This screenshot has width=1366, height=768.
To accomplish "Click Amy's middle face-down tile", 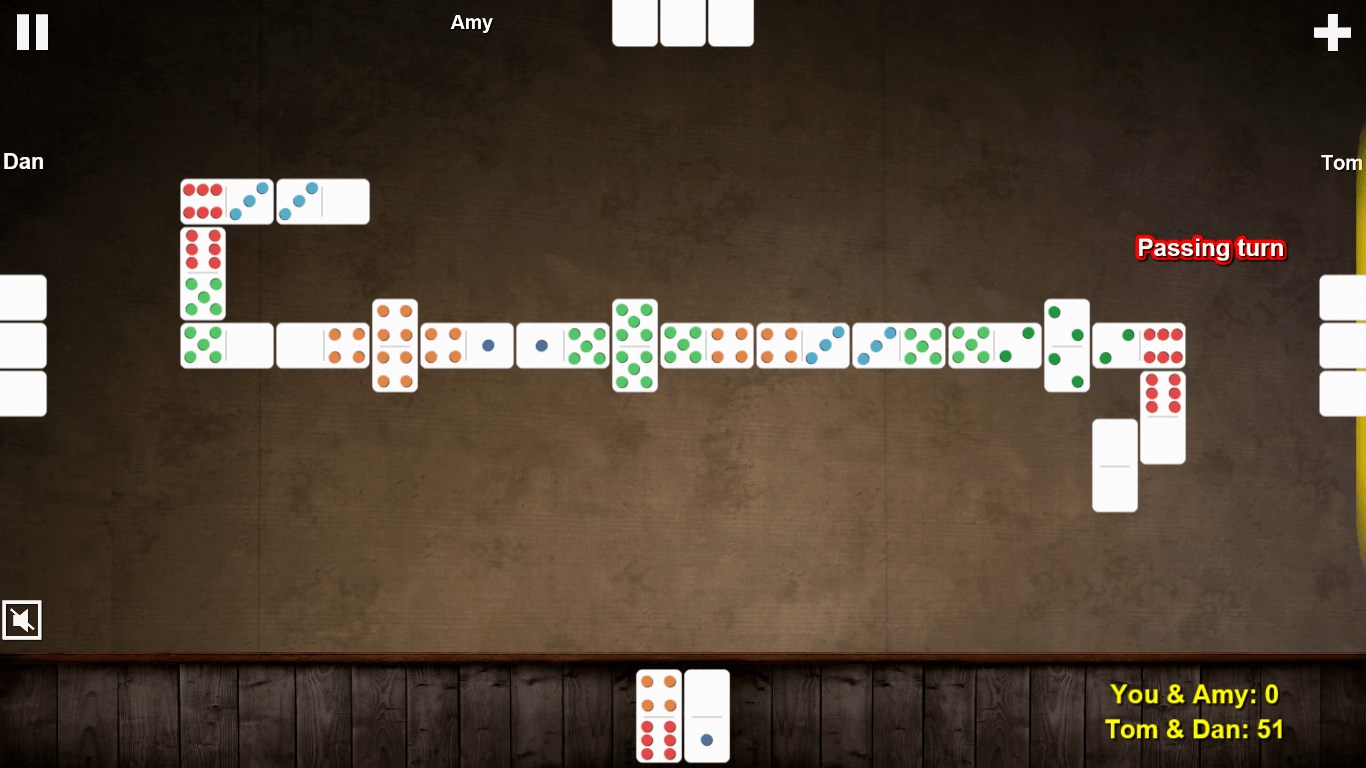I will (x=683, y=22).
